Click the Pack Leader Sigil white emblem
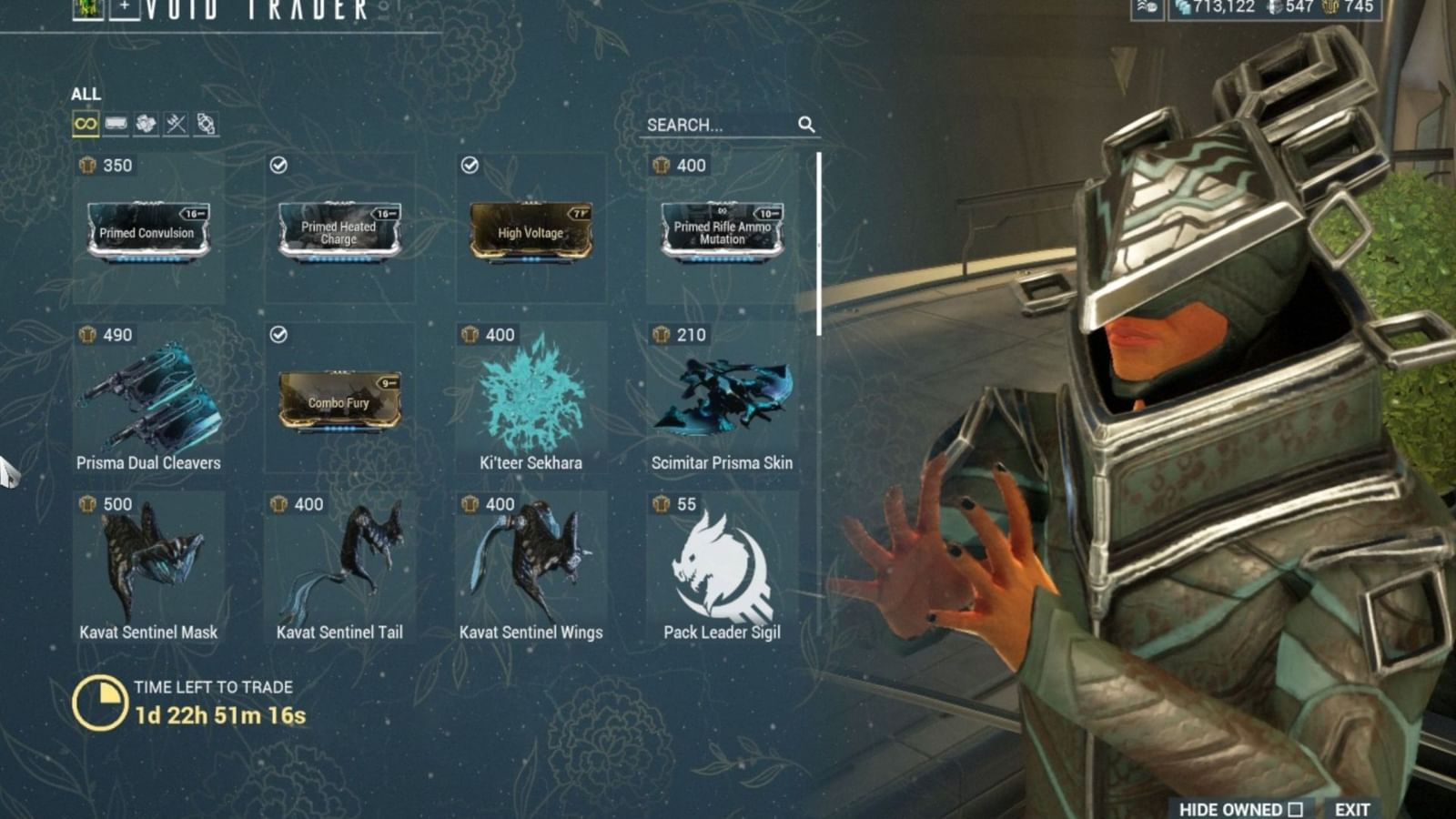The height and width of the screenshot is (819, 1456). (720, 561)
